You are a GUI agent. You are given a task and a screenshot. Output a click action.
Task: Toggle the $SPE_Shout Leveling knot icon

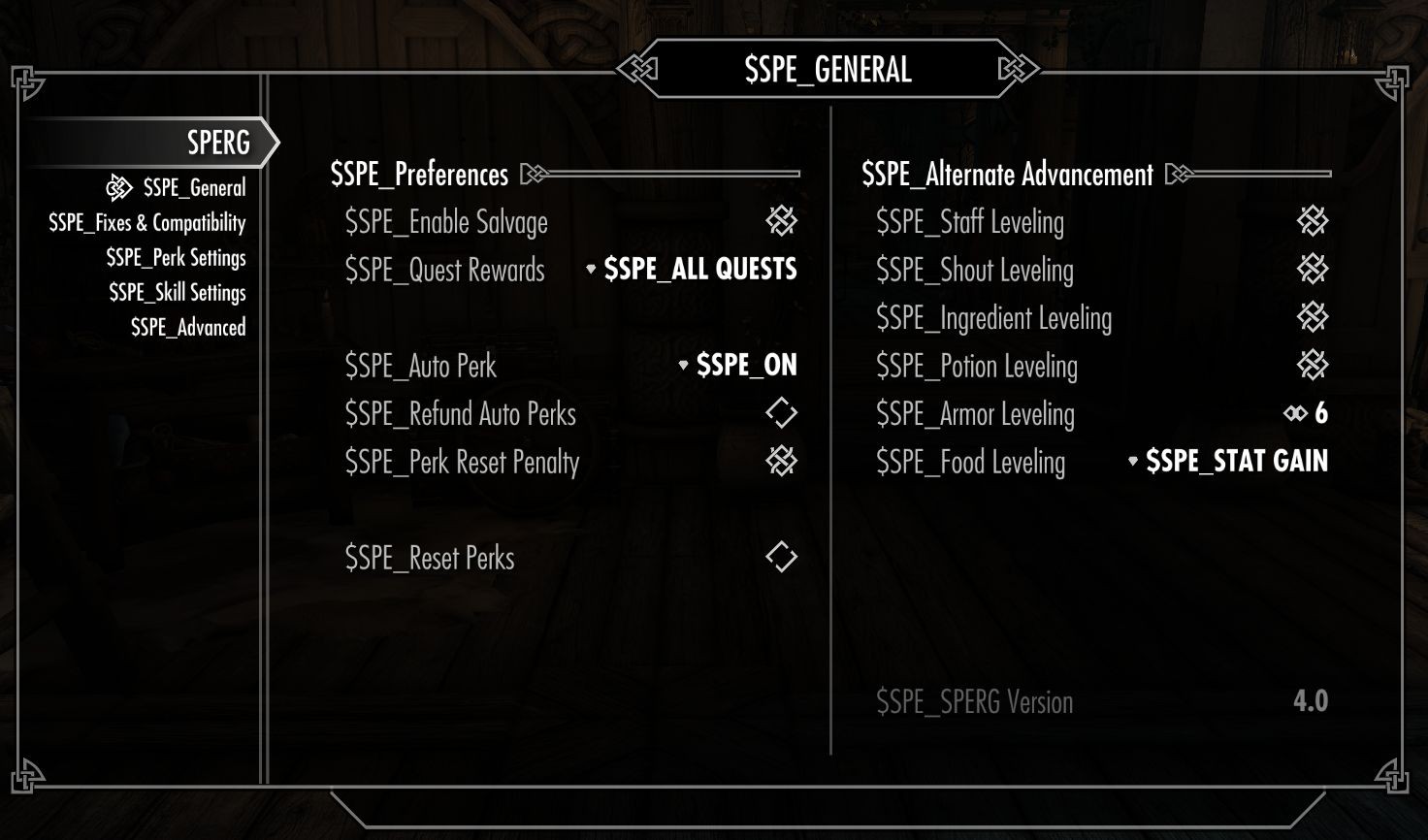pyautogui.click(x=1312, y=269)
